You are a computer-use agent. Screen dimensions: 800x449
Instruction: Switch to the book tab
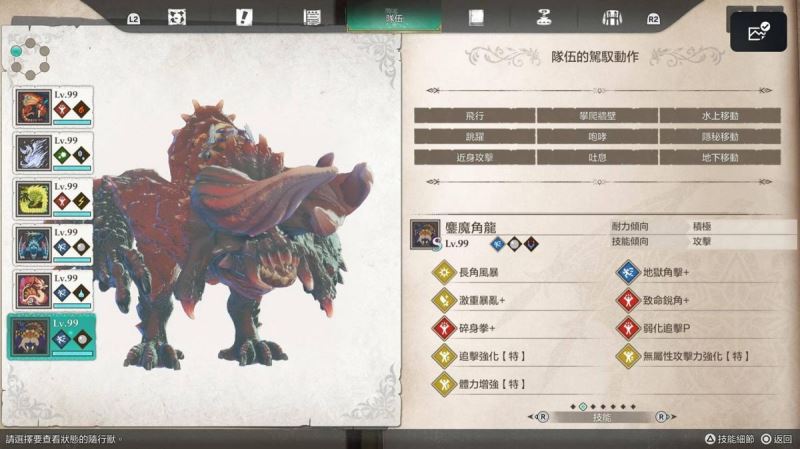476,17
